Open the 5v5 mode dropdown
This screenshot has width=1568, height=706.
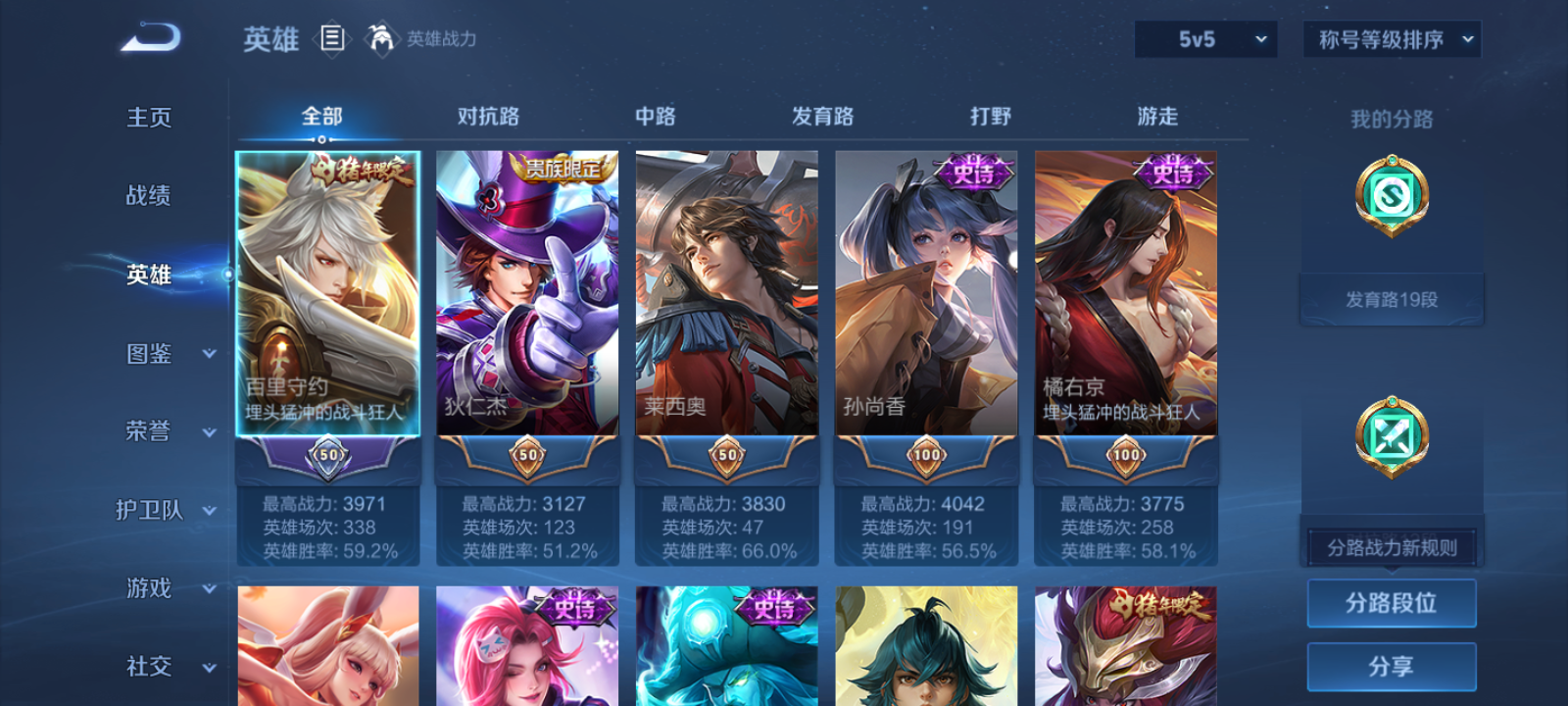tap(1204, 39)
